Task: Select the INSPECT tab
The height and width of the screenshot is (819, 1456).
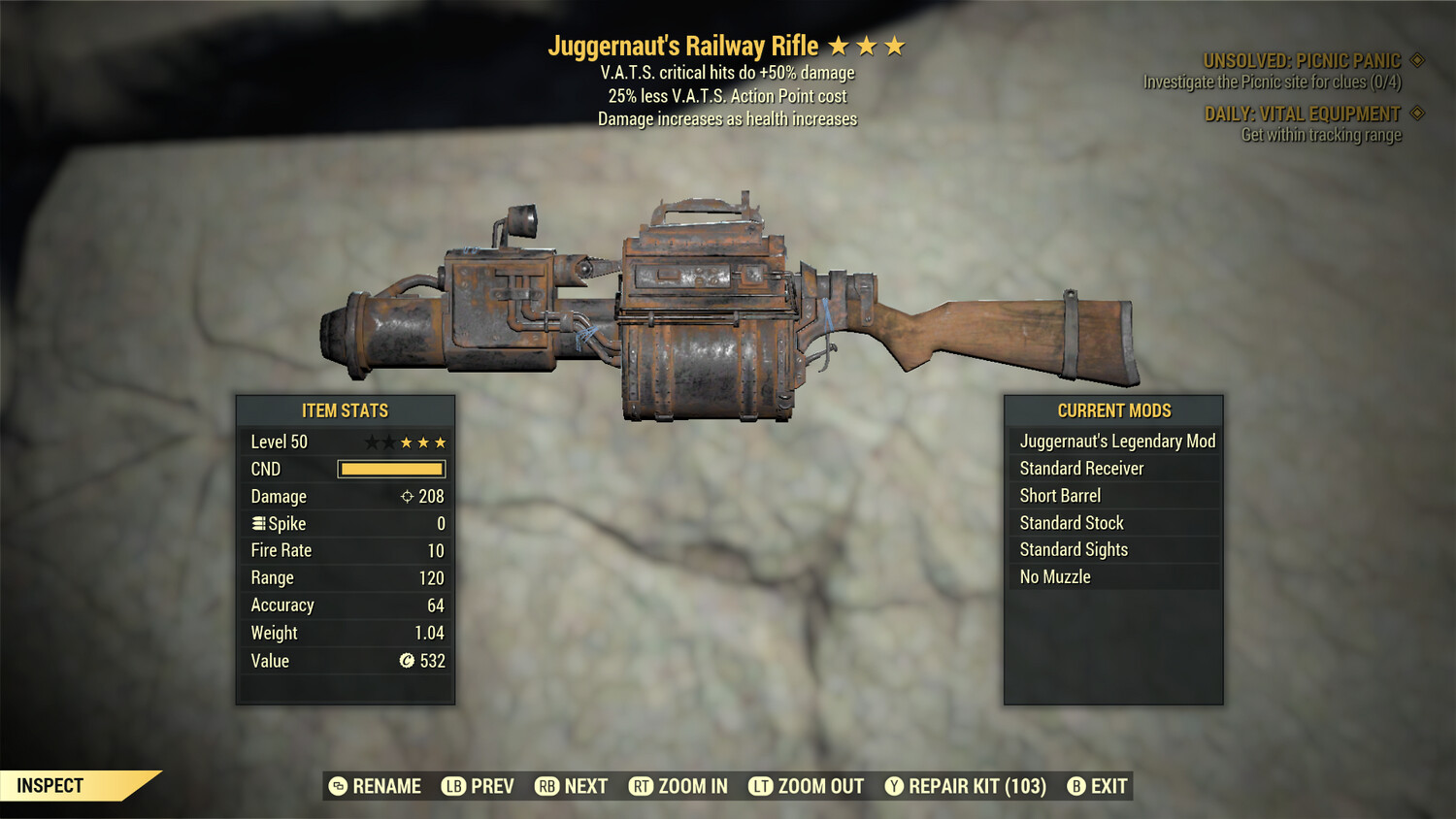Action: tap(50, 785)
